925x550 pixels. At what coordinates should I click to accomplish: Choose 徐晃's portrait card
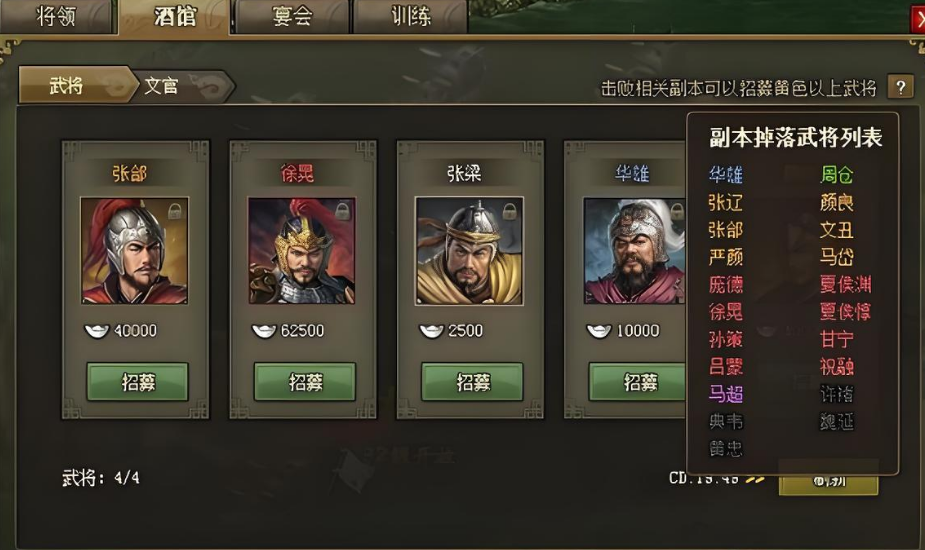tap(301, 251)
